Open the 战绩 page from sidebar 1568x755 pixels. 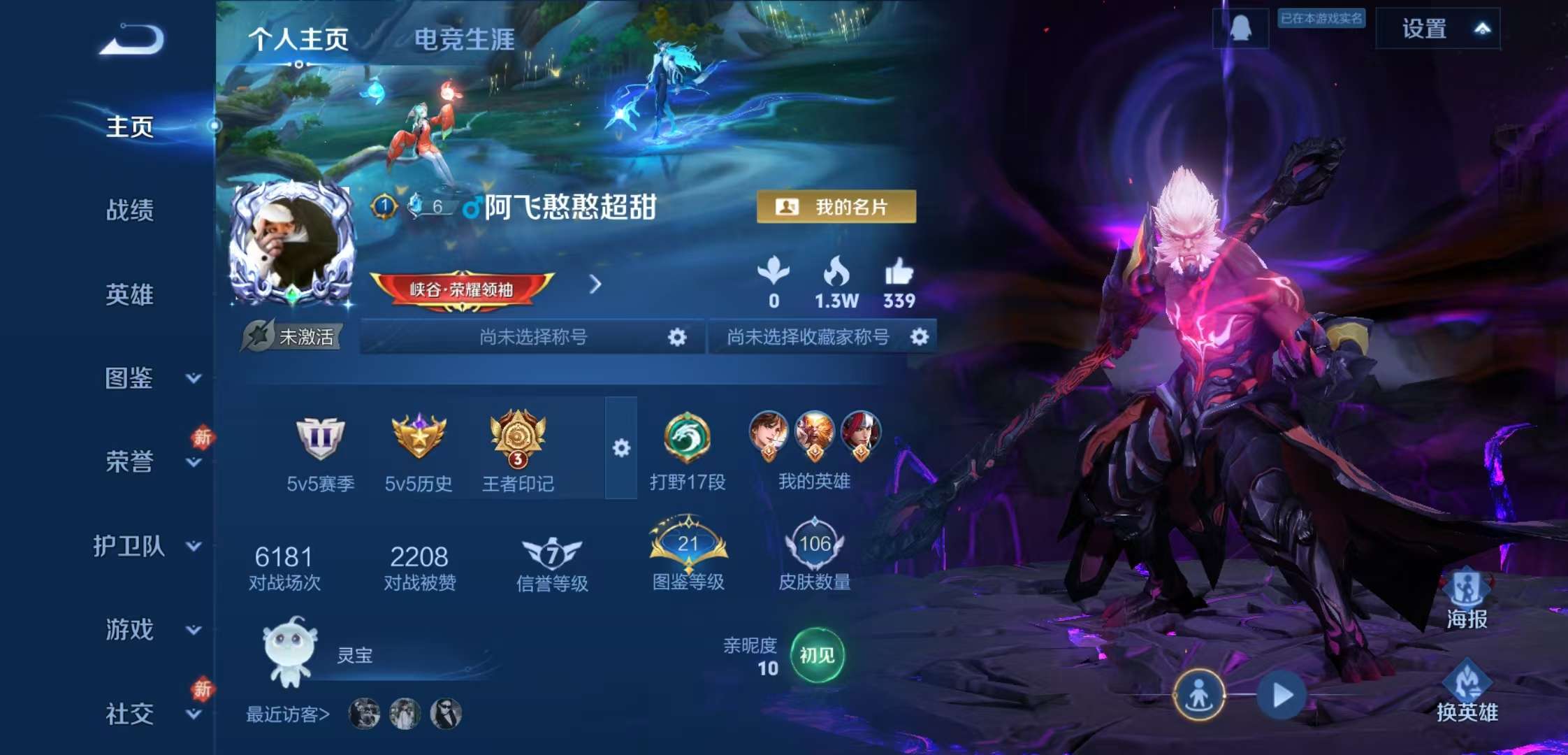pos(130,212)
